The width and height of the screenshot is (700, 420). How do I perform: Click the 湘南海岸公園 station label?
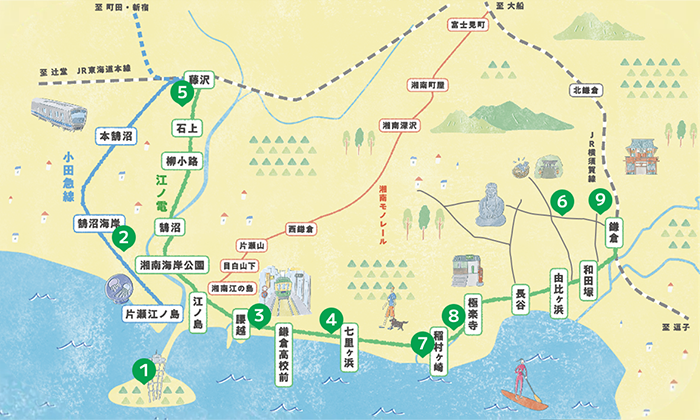pos(171,266)
